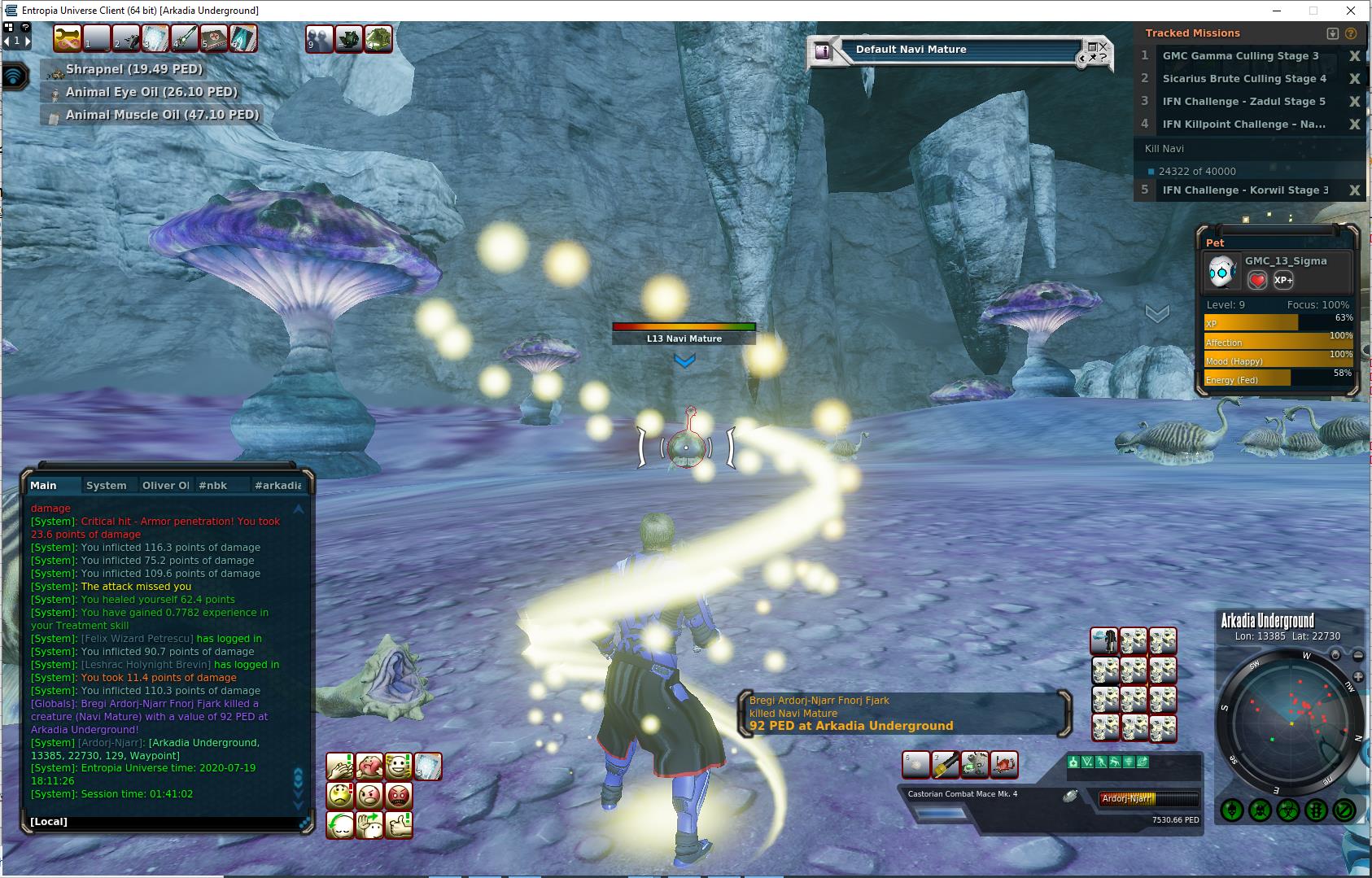Click the pet's red heart button
Viewport: 1372px width, 878px height.
(x=1257, y=280)
